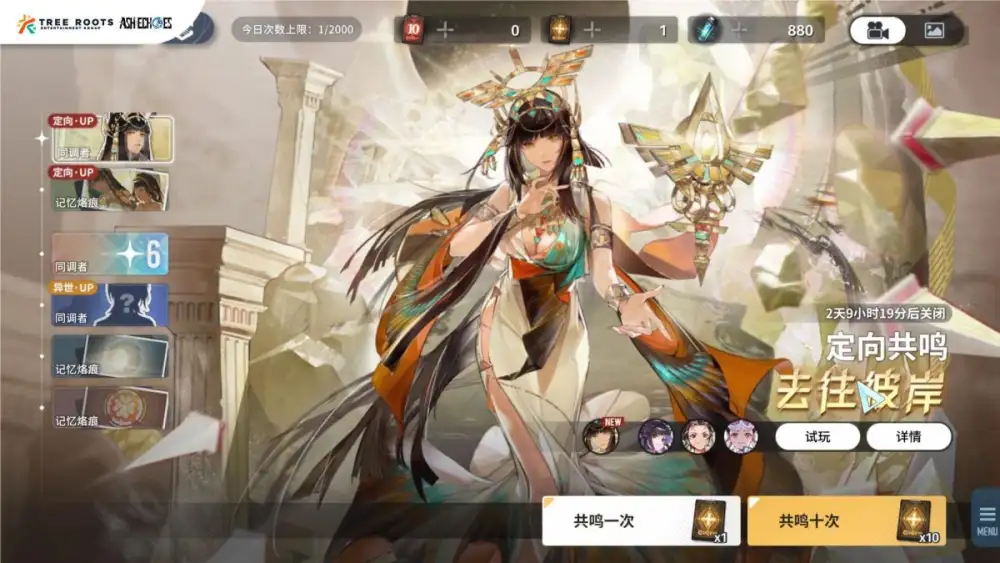1000x563 pixels.
Task: Perform a ten-pull with 共鸣十次
Action: tap(845, 521)
